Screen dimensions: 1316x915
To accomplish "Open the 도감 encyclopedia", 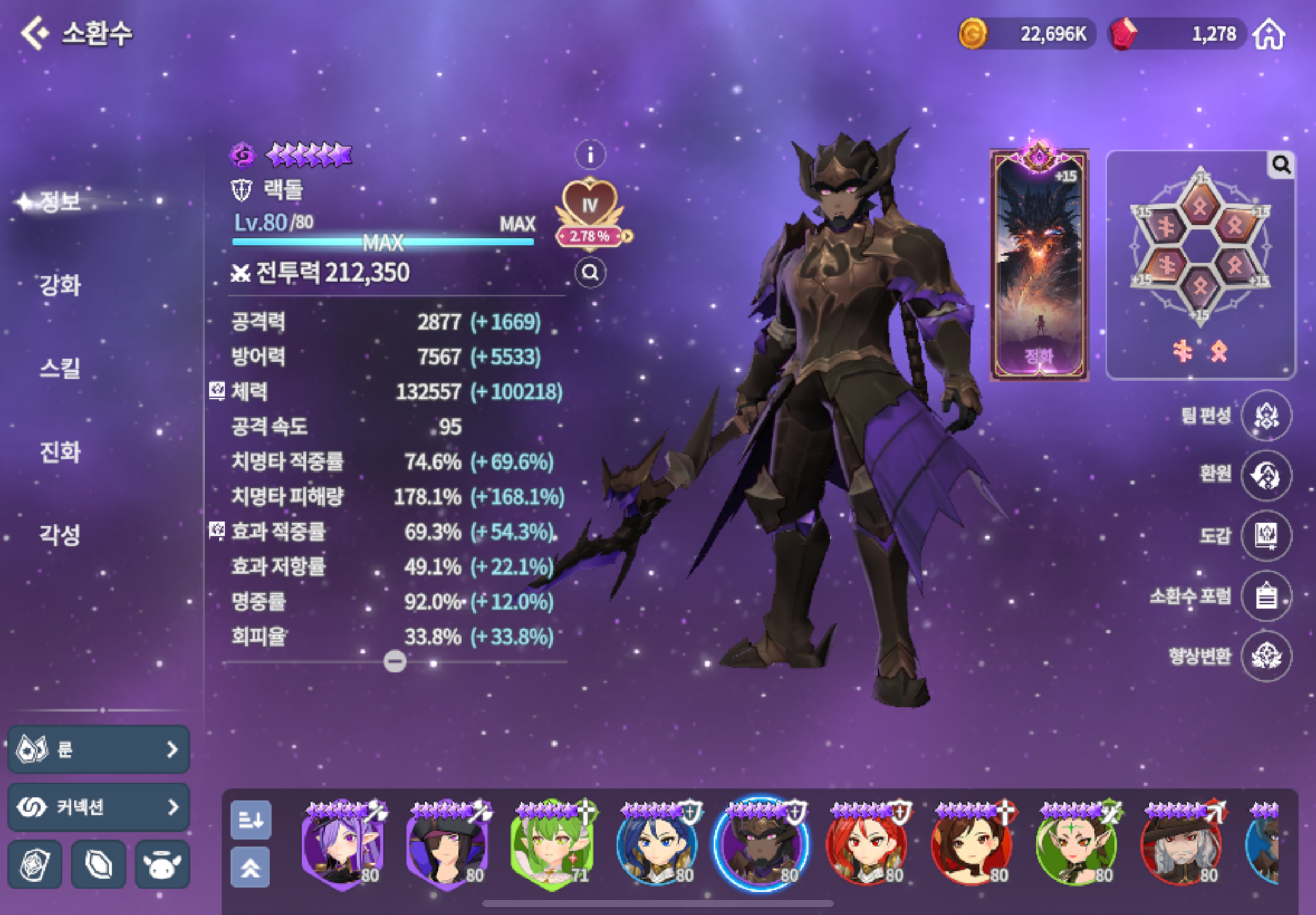I will coord(1266,536).
